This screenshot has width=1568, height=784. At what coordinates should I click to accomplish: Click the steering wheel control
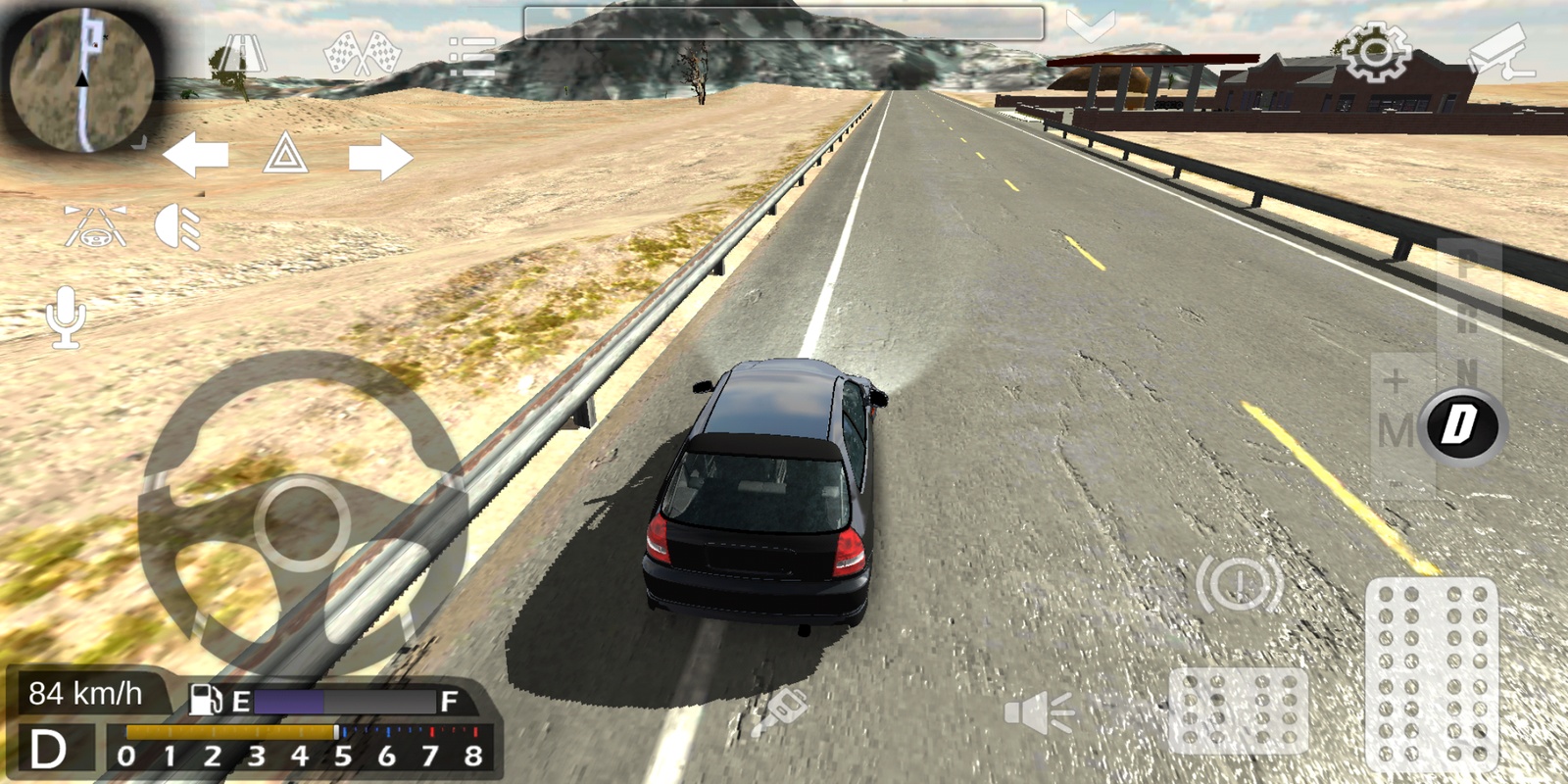tap(302, 521)
